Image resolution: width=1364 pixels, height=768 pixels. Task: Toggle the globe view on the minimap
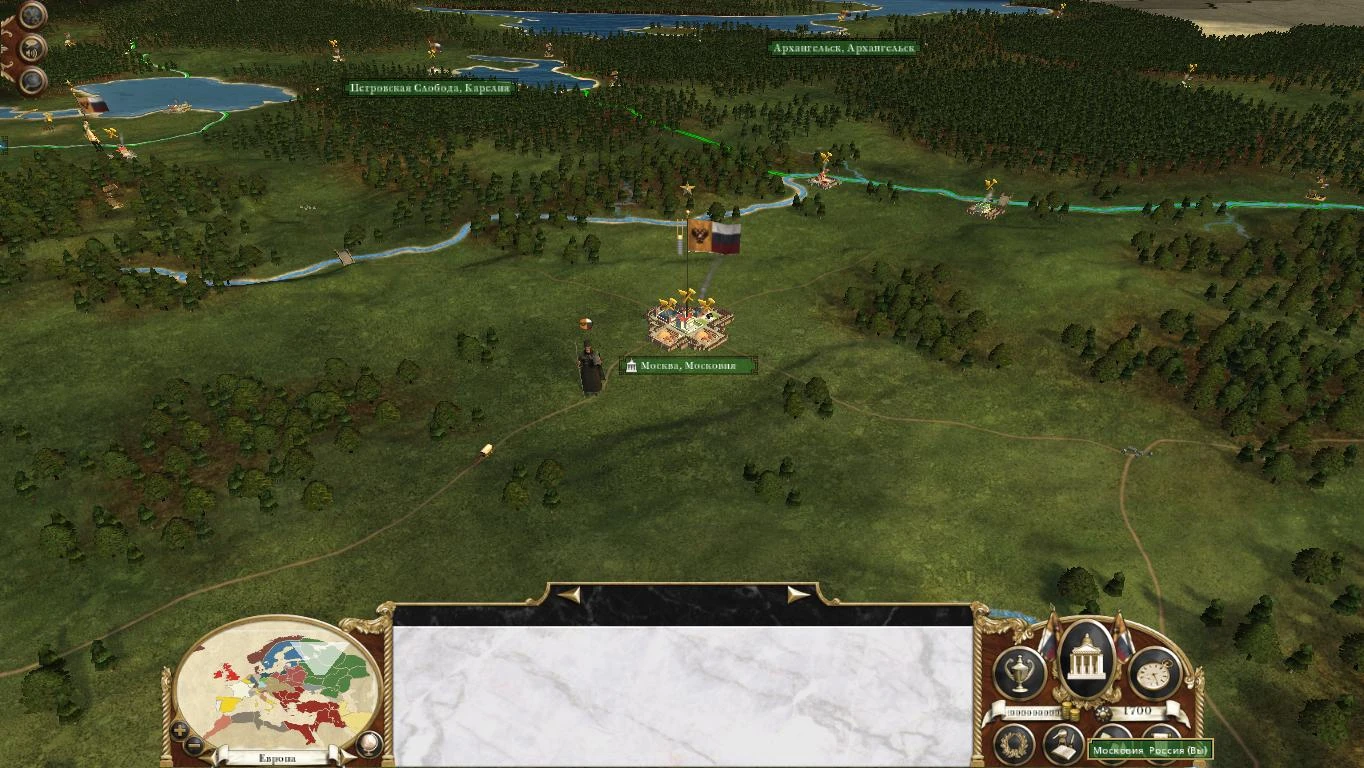[x=369, y=744]
